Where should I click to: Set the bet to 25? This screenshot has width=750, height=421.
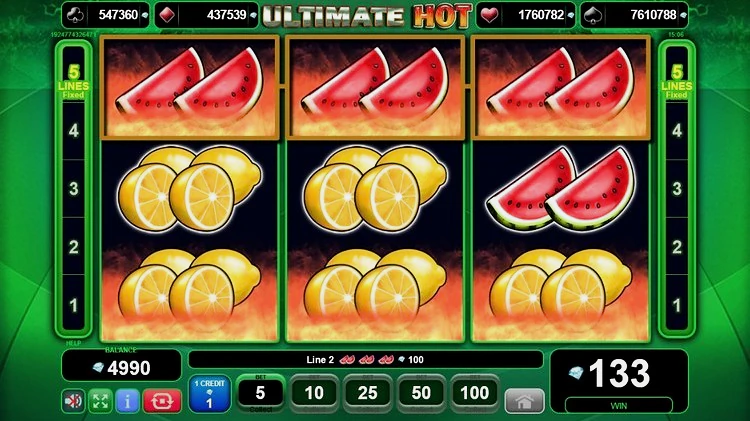(x=368, y=393)
